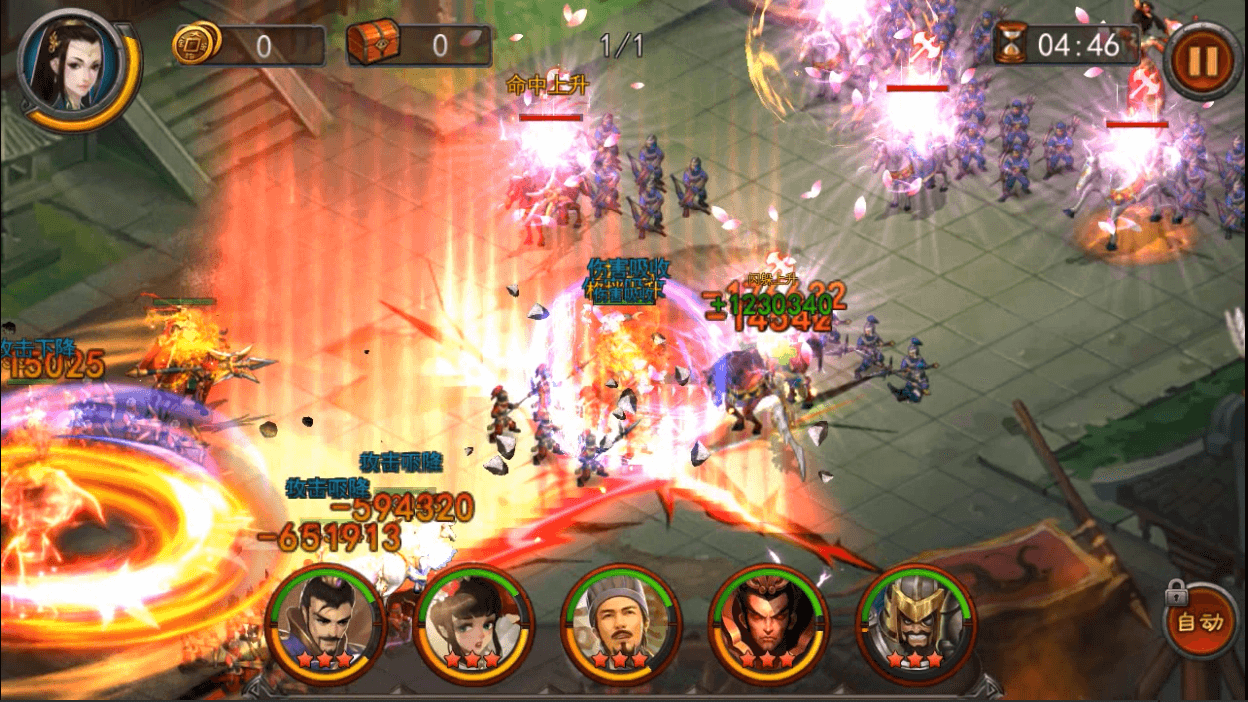Activate the golden-helmet general's skill
Image resolution: width=1248 pixels, height=702 pixels.
(x=915, y=623)
